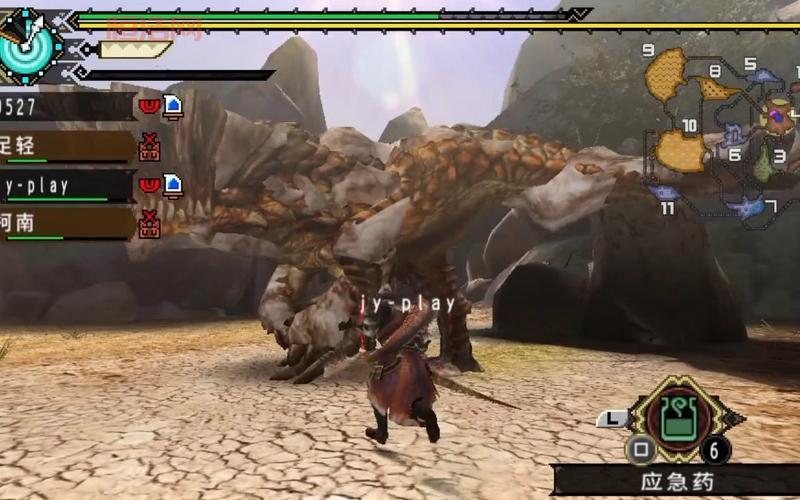Select area 9 on the minimap
This screenshot has width=800, height=500.
[x=666, y=74]
